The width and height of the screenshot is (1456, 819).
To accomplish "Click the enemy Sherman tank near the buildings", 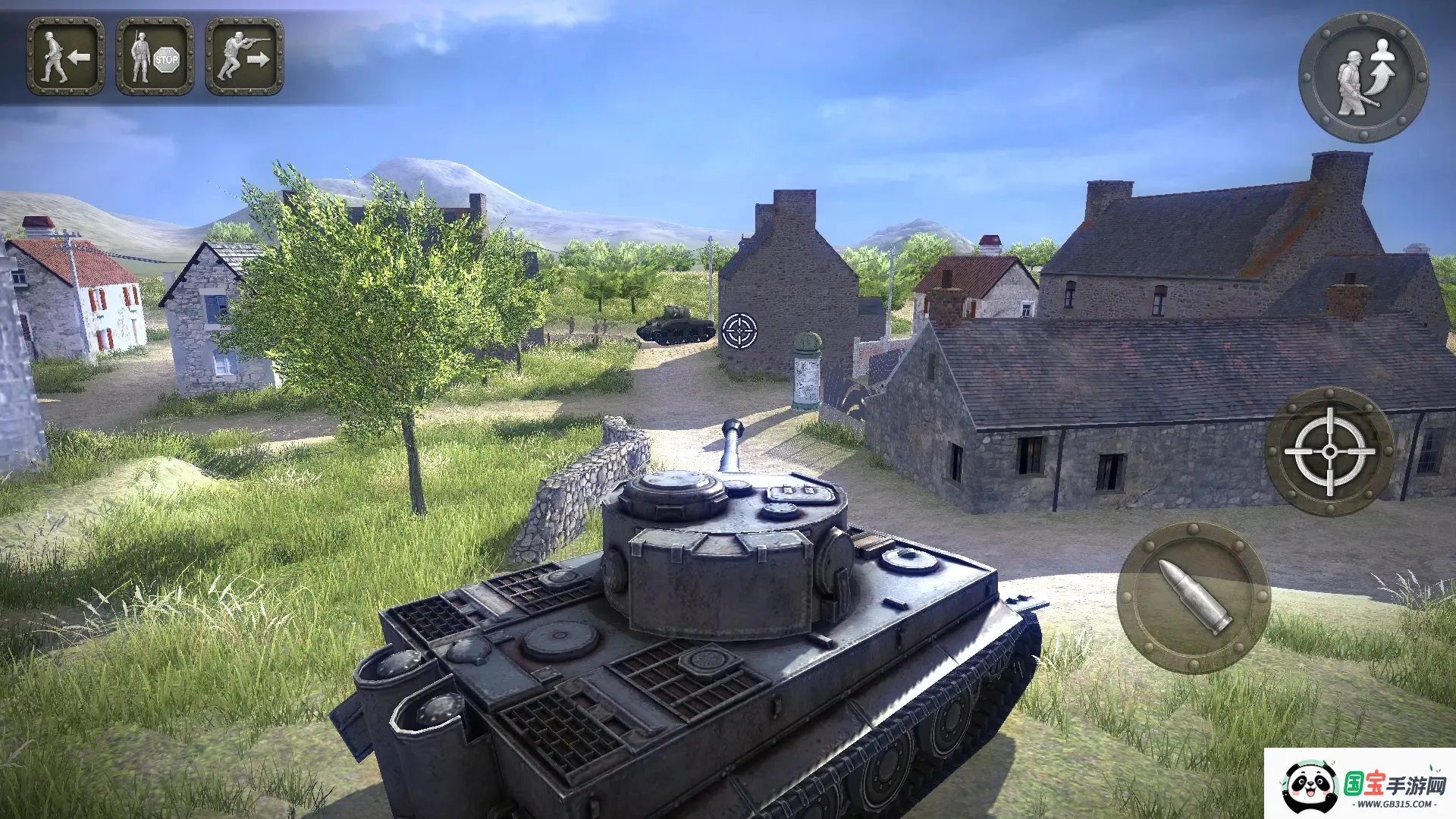I will [x=675, y=326].
